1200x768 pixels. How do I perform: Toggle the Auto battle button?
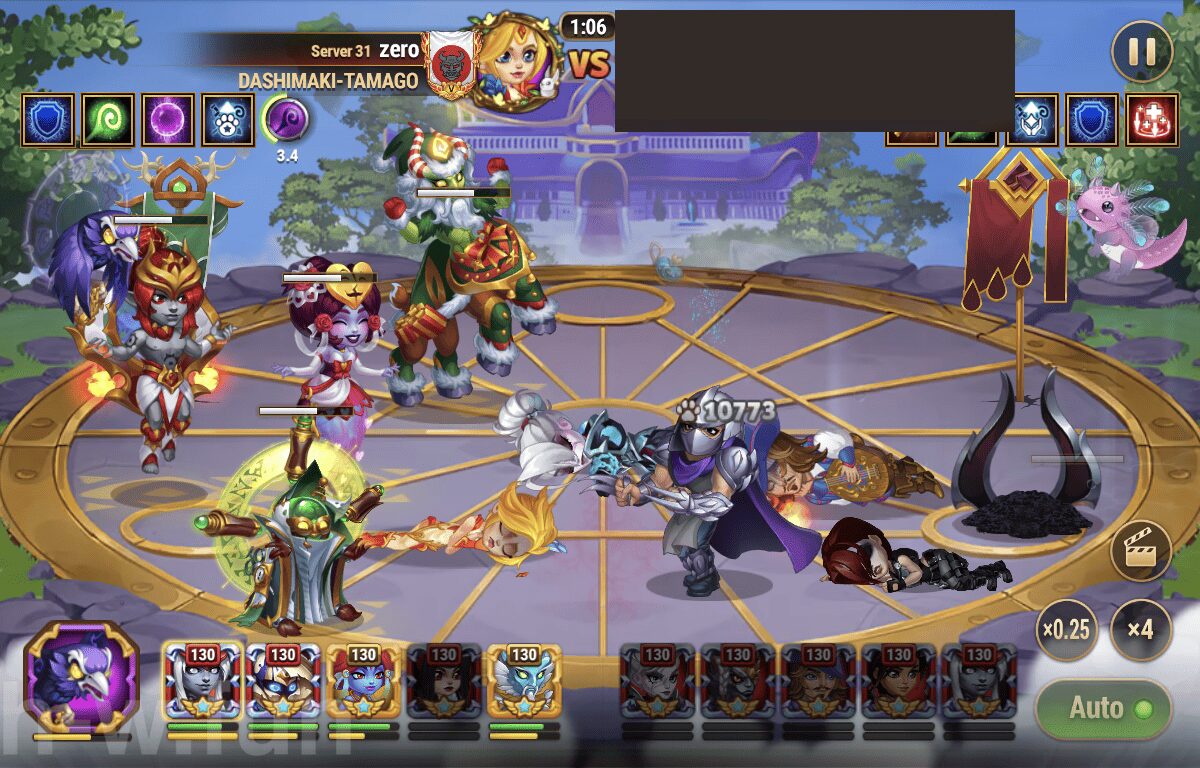click(x=1102, y=709)
